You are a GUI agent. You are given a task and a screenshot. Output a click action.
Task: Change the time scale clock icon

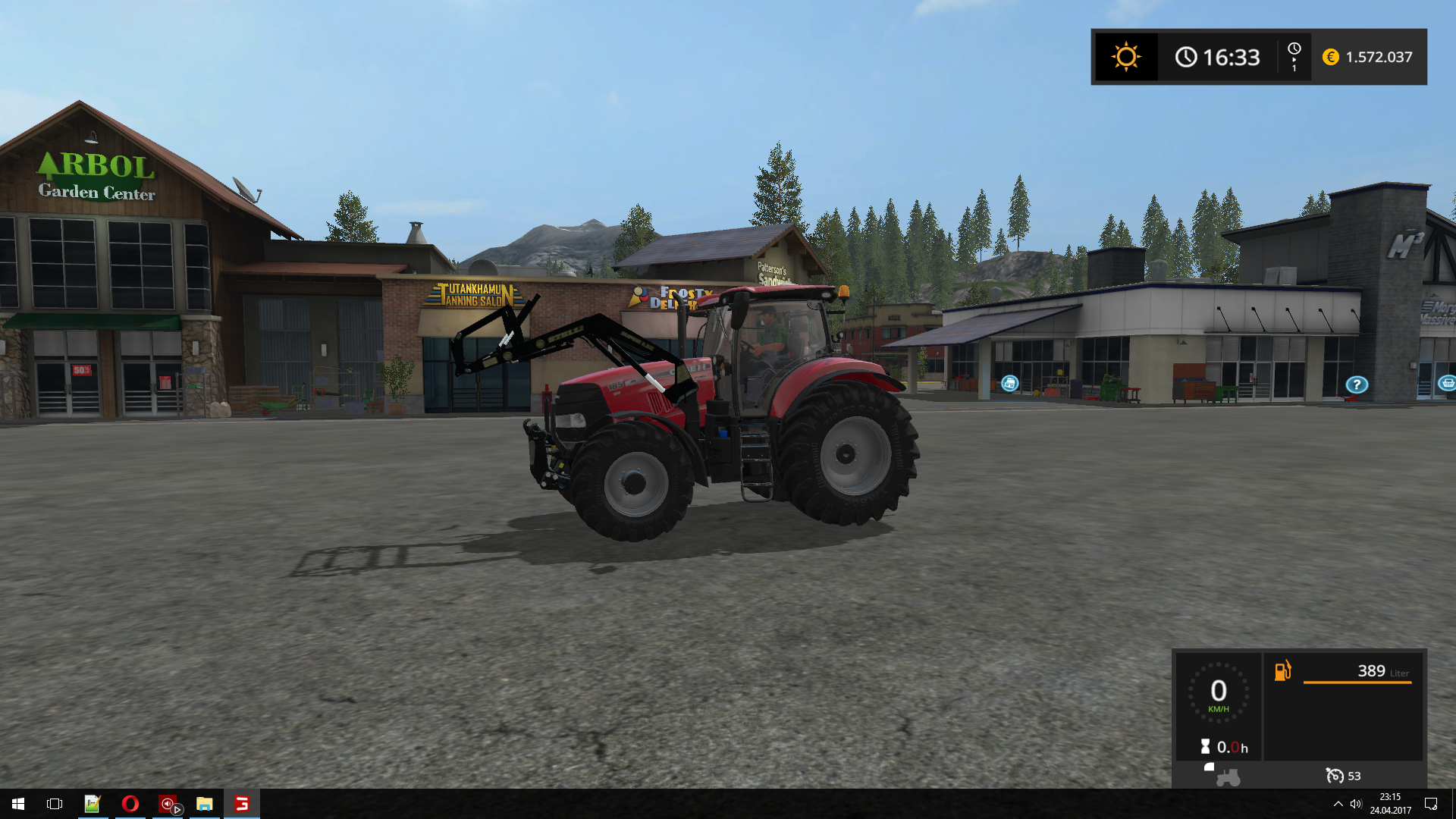(x=1294, y=57)
